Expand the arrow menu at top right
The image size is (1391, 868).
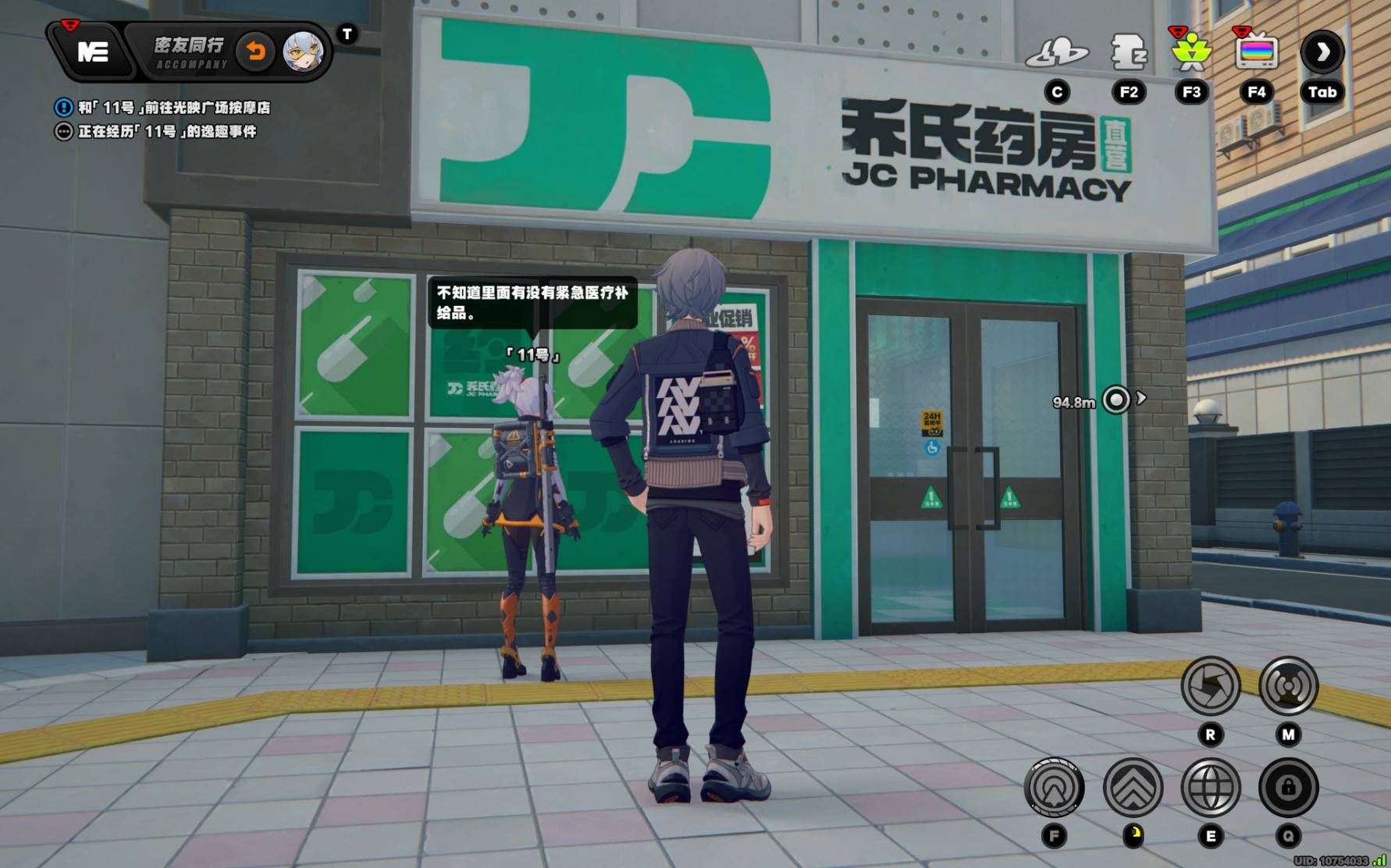1322,52
